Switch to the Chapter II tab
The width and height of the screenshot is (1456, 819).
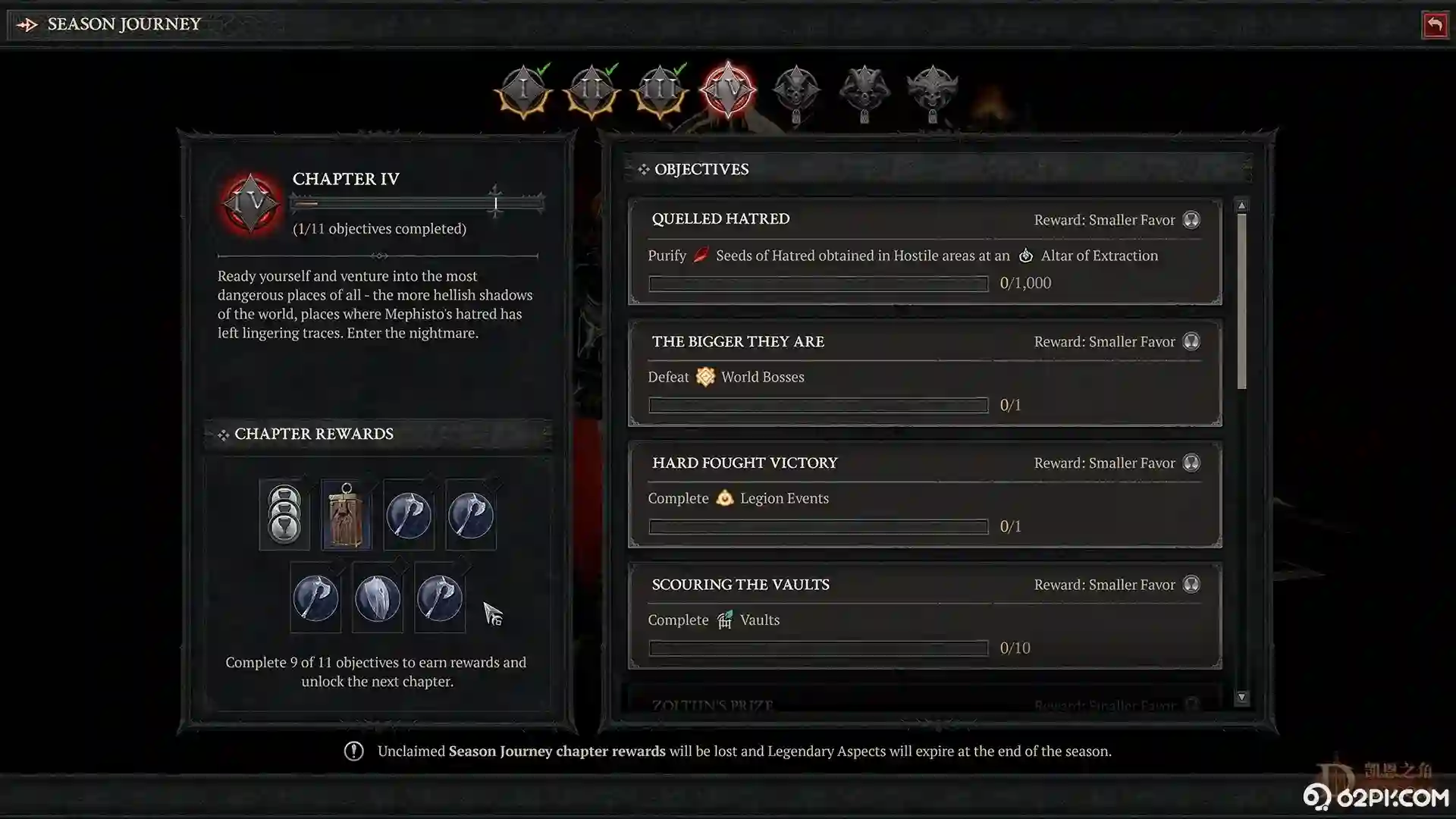pos(591,91)
